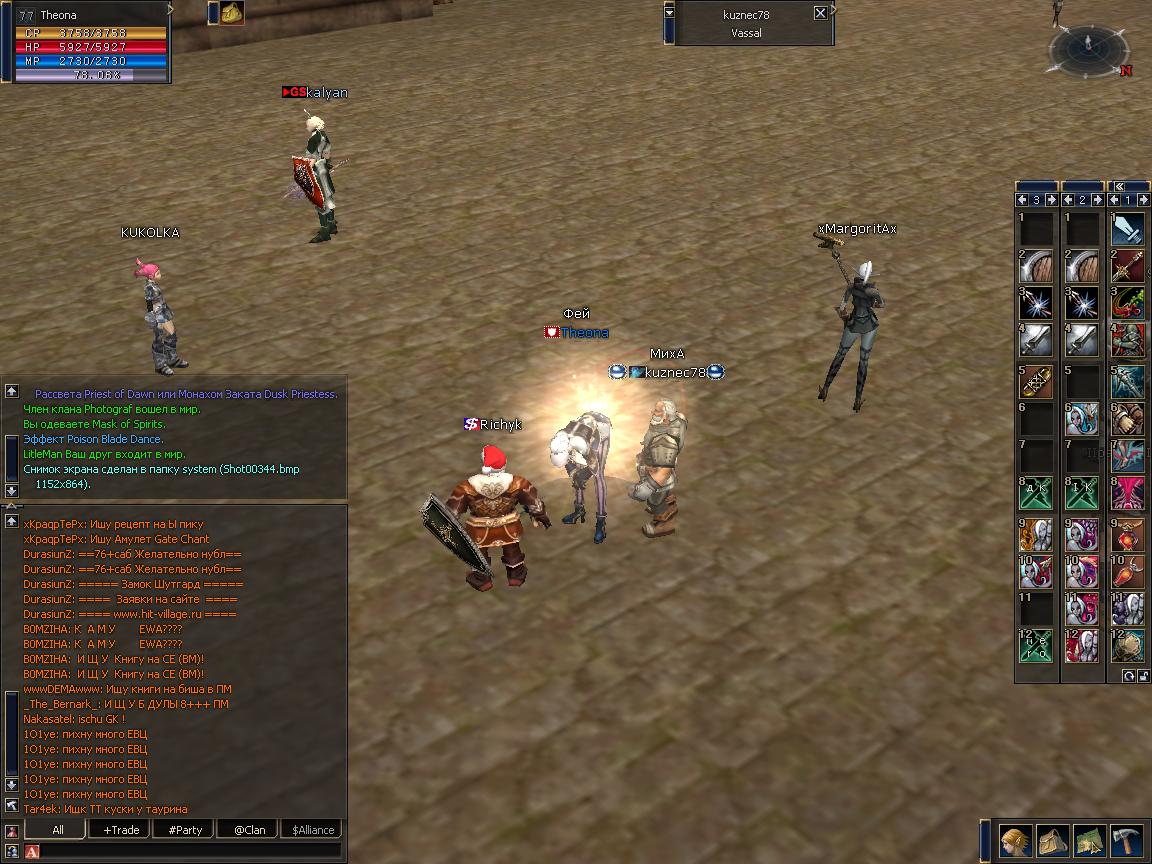Image resolution: width=1152 pixels, height=864 pixels.
Task: Open the #Party chat tab
Action: [184, 829]
